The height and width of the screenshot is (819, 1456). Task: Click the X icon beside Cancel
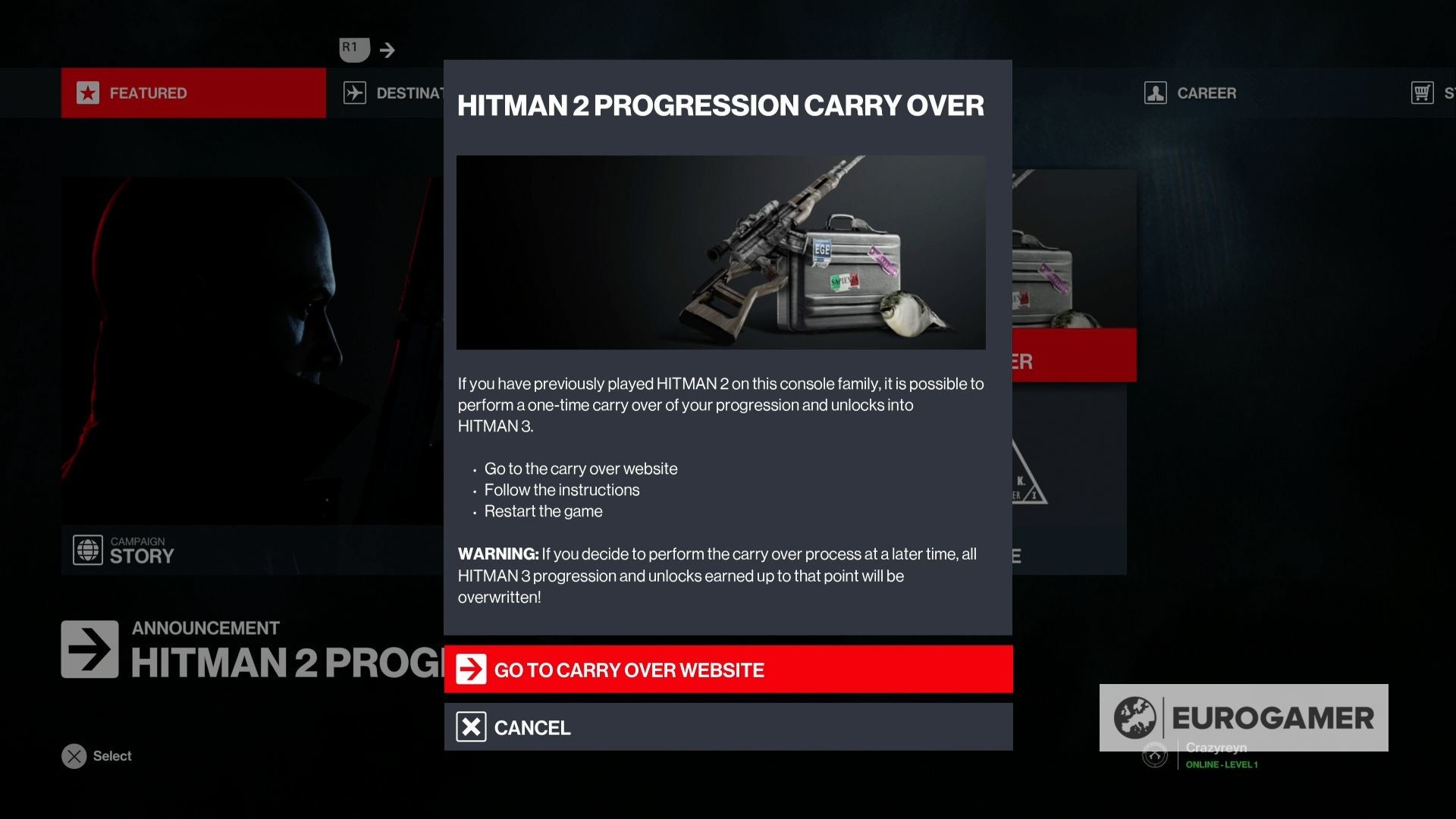470,726
